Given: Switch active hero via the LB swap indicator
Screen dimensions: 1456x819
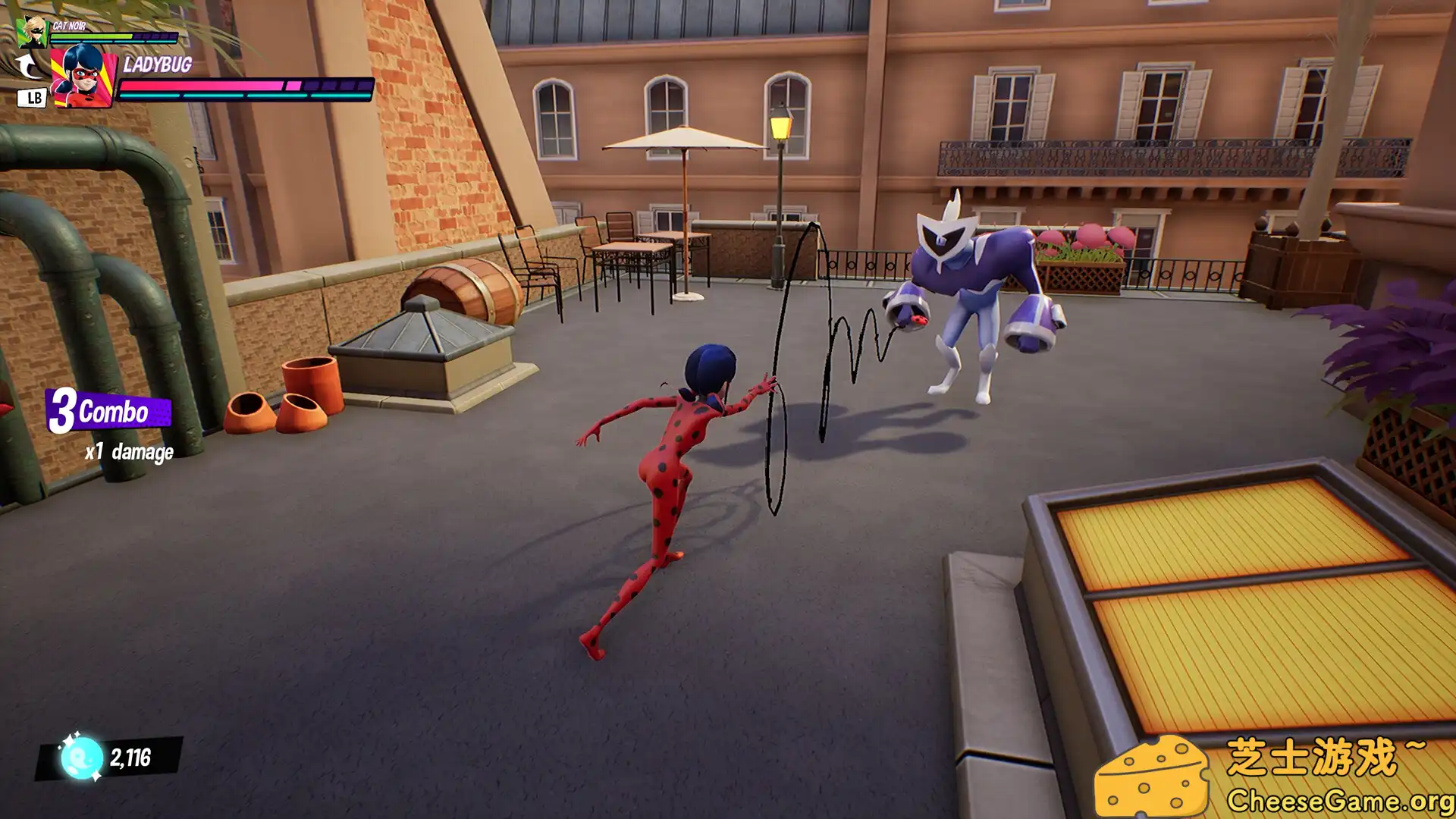Looking at the screenshot, I should (x=31, y=99).
